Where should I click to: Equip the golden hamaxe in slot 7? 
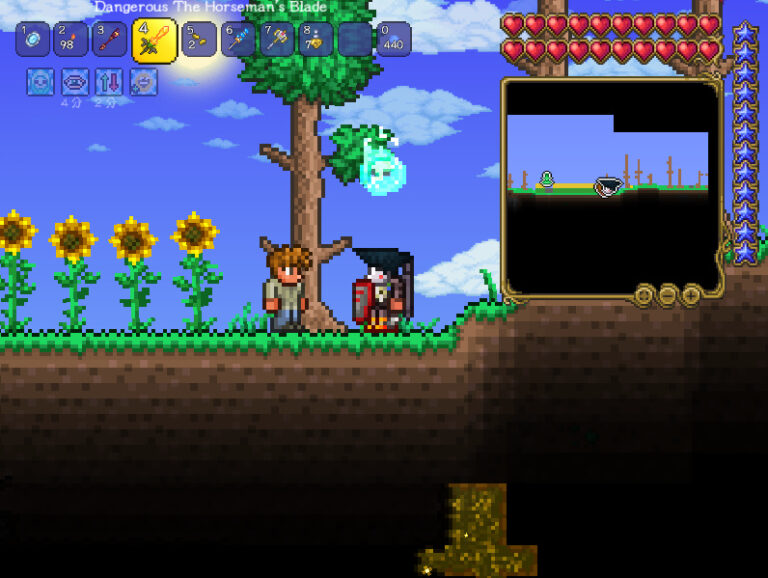[x=277, y=39]
